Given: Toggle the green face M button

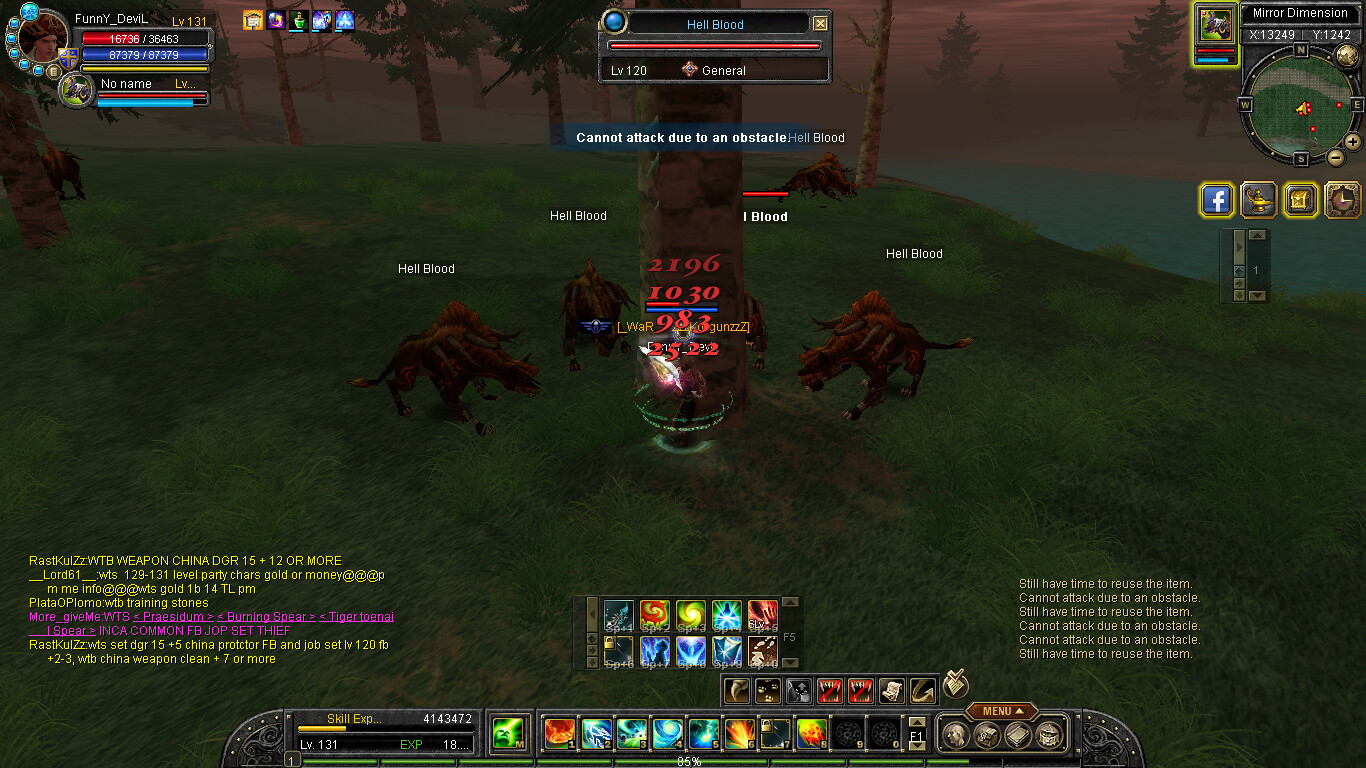Looking at the screenshot, I should 509,734.
